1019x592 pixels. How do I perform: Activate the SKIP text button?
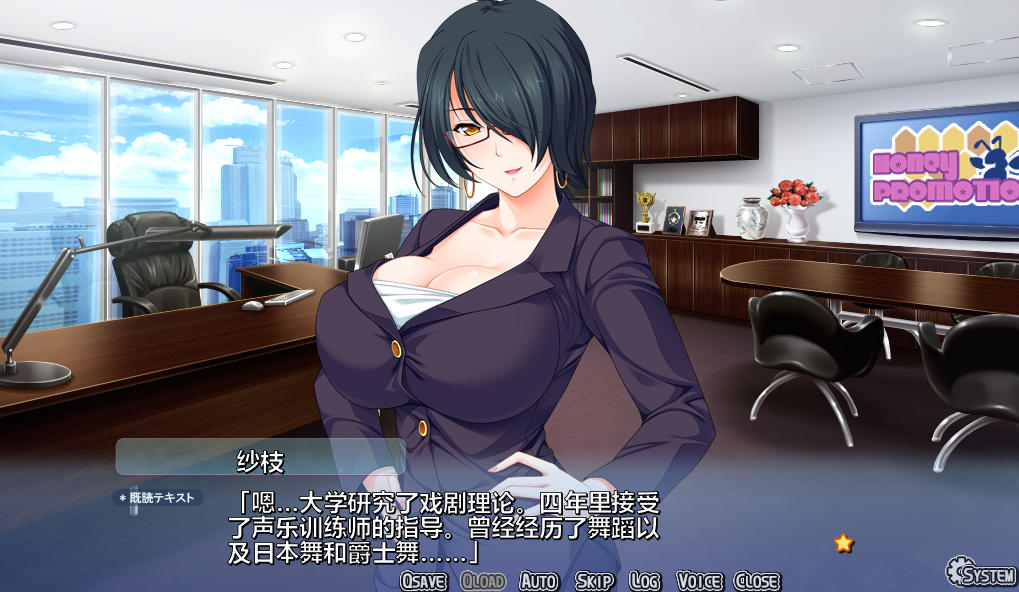point(594,581)
